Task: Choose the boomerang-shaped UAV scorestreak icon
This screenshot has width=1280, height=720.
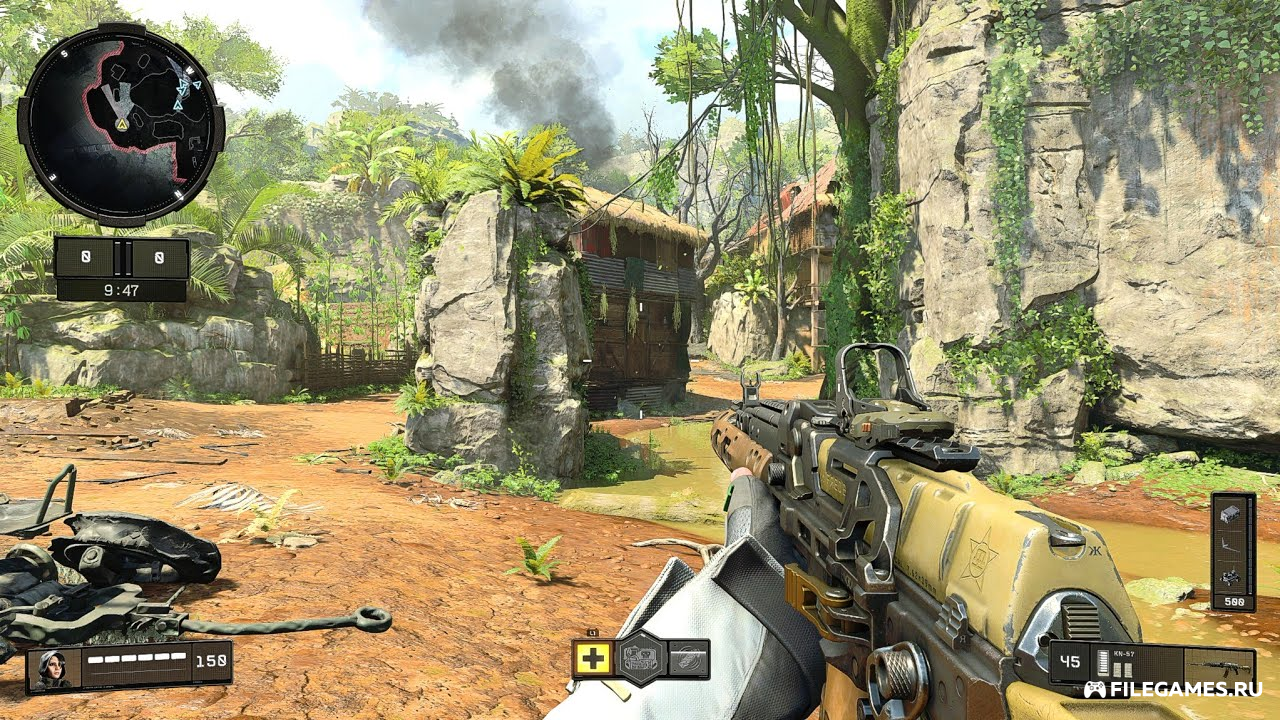Action: click(1232, 545)
